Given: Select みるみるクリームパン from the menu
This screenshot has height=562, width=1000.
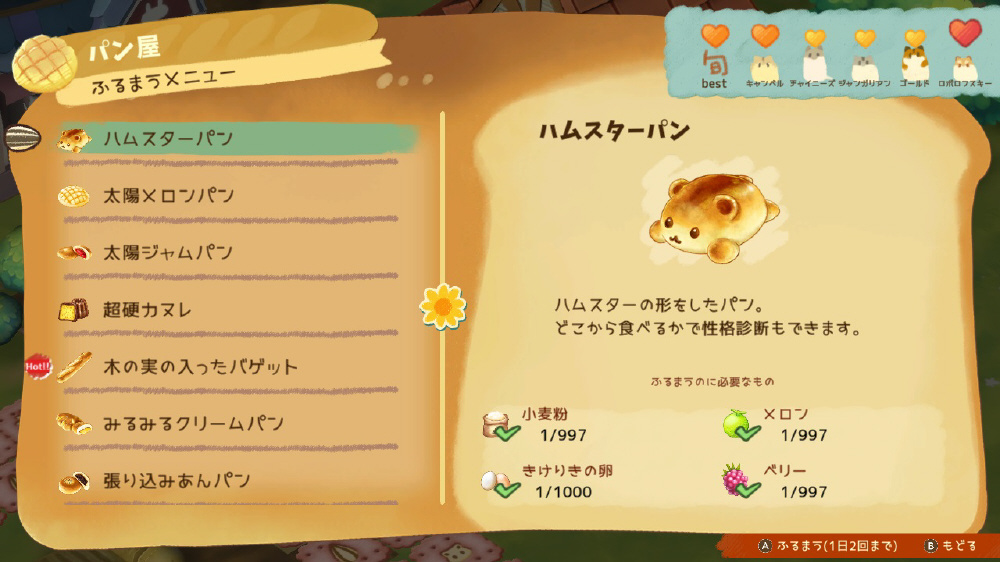Looking at the screenshot, I should pyautogui.click(x=193, y=424).
